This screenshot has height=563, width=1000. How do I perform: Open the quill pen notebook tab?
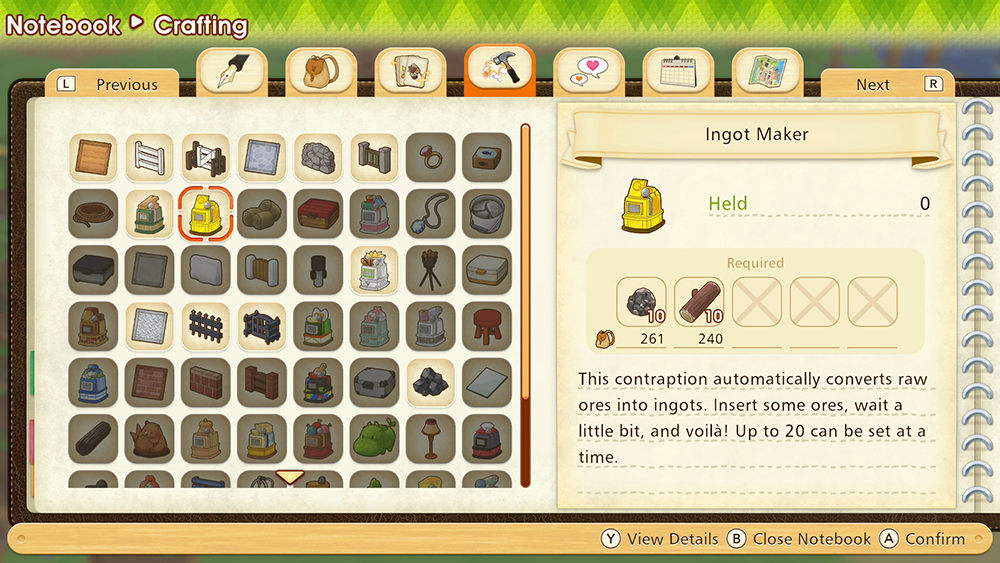(x=232, y=72)
